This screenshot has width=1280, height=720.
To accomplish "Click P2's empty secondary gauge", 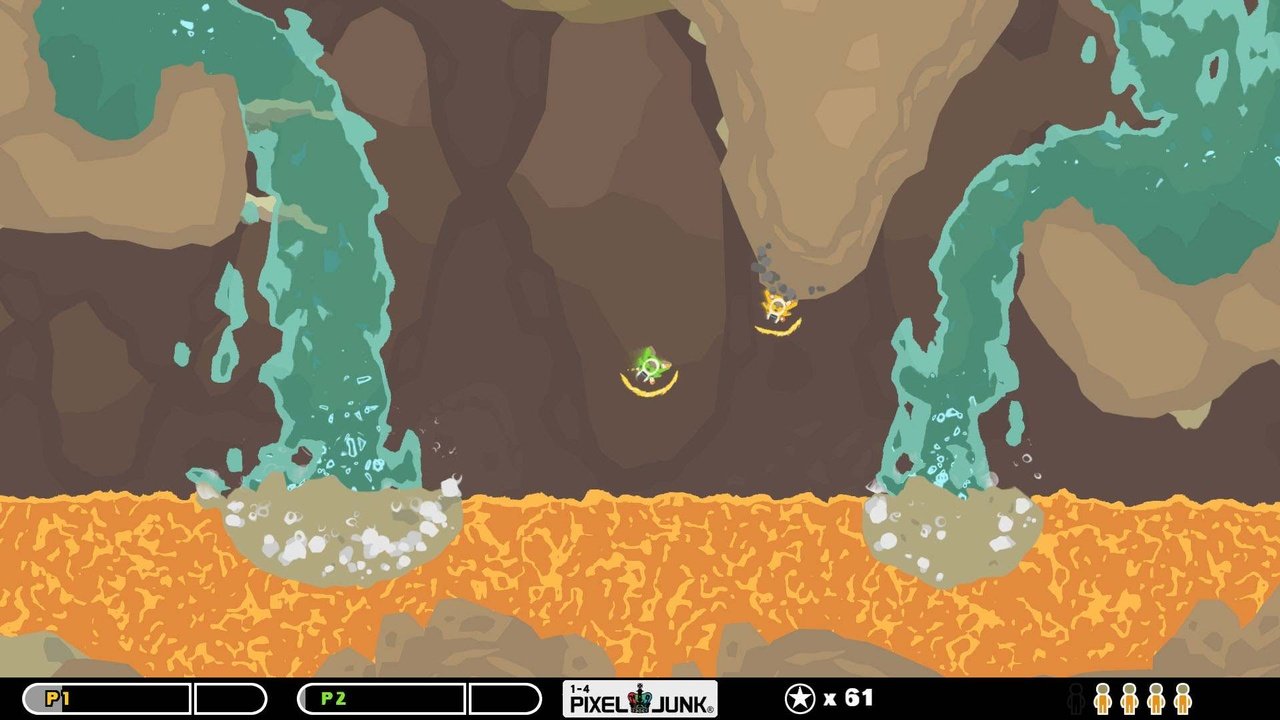I will click(505, 699).
